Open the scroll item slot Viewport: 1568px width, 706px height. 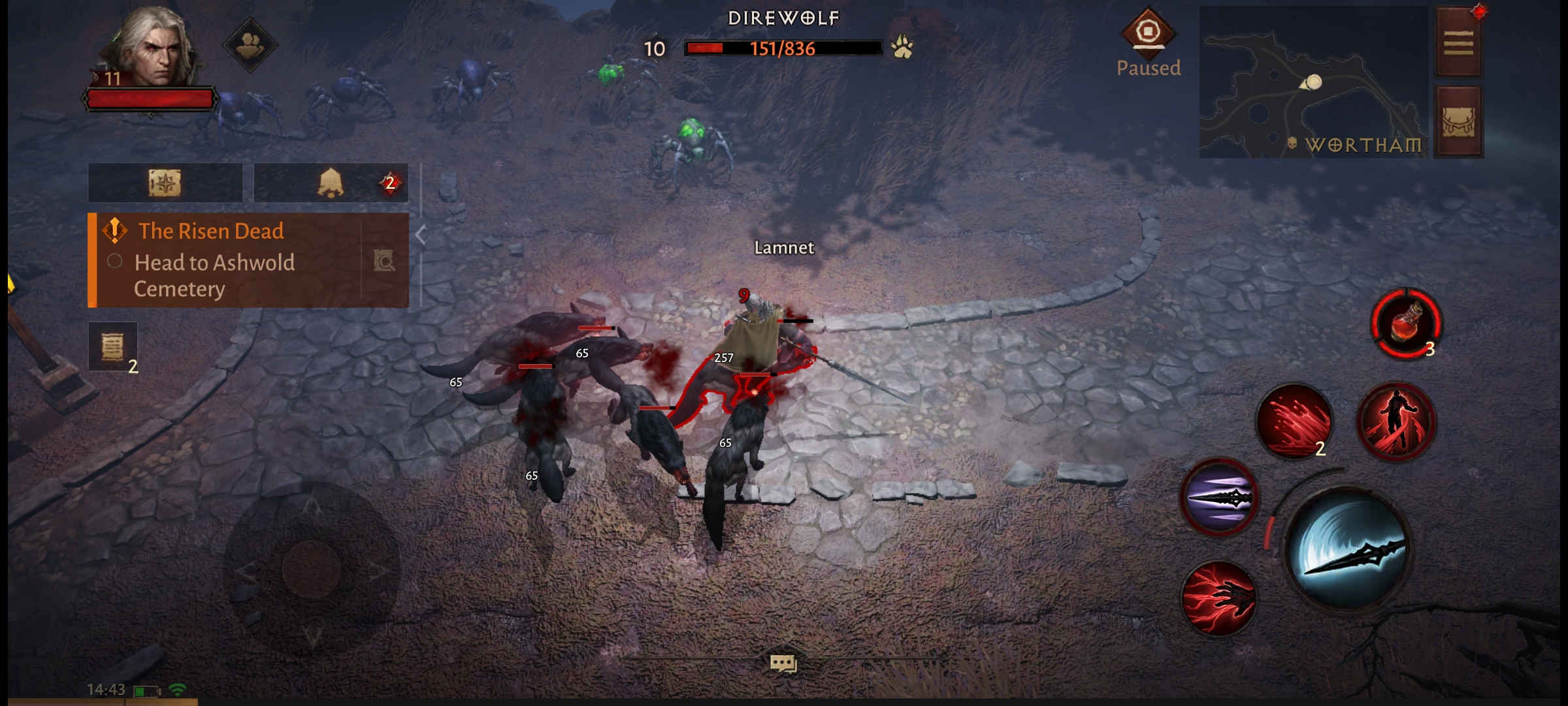click(113, 347)
